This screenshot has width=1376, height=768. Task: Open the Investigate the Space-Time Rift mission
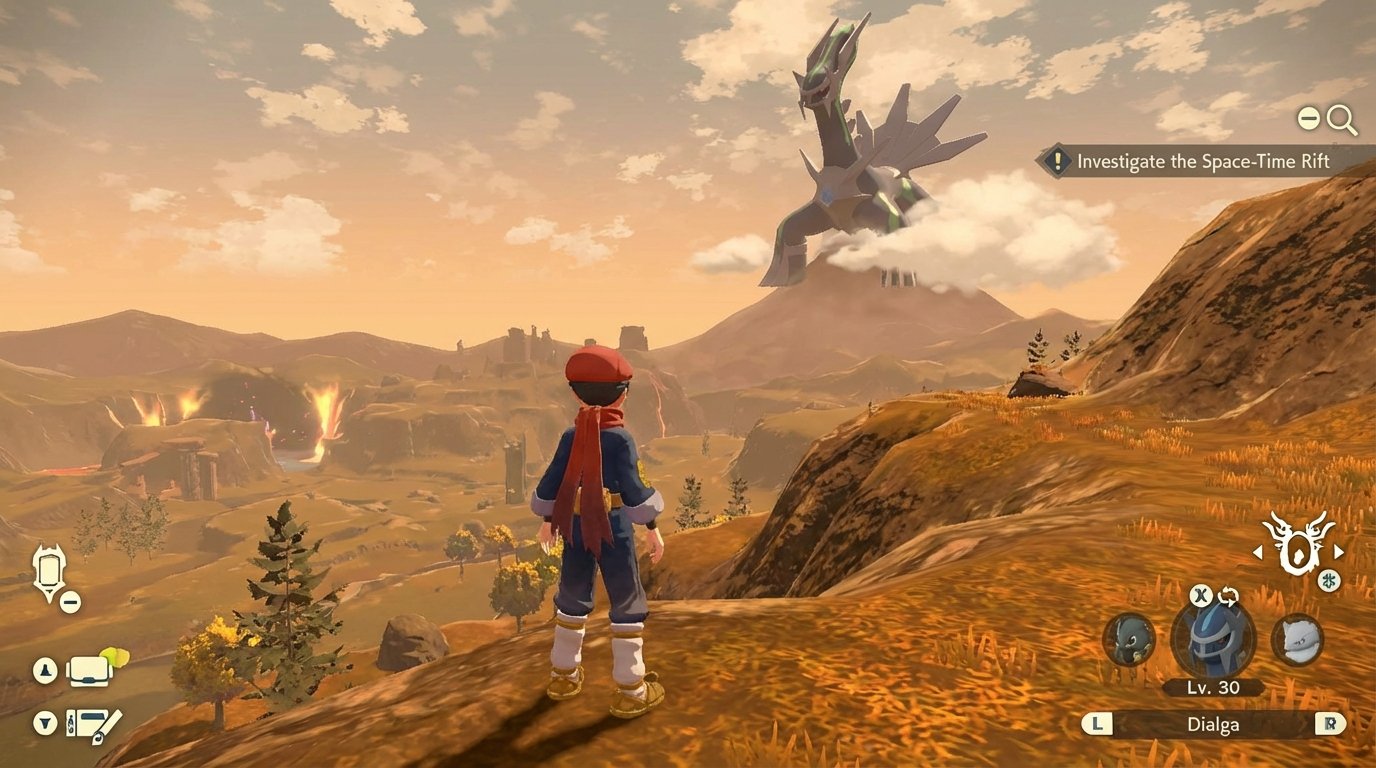coord(1198,160)
